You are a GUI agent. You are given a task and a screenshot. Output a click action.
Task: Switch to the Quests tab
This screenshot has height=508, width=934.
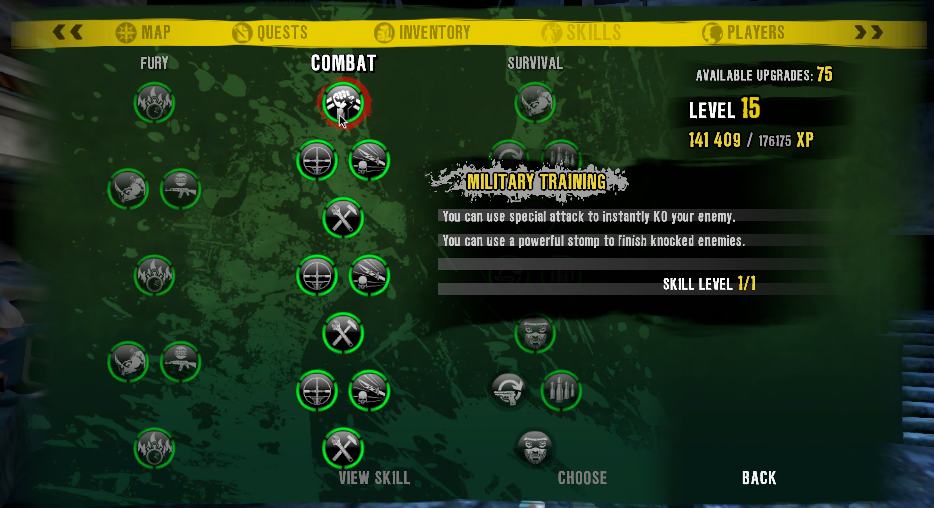click(x=270, y=32)
